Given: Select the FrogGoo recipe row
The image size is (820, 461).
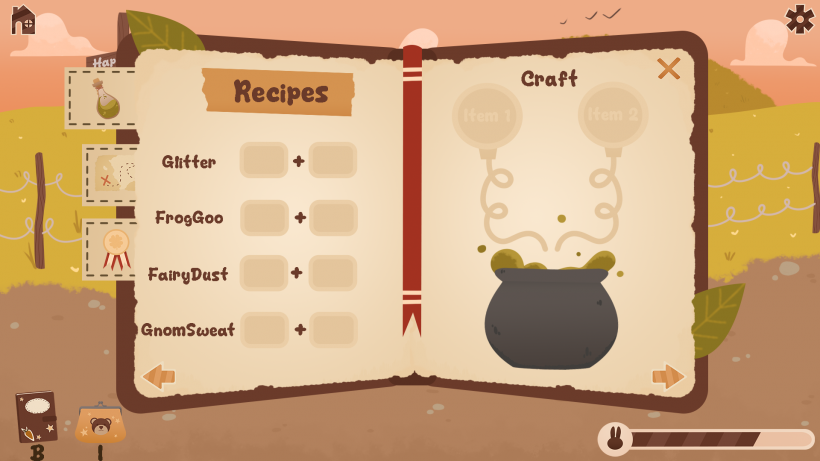Looking at the screenshot, I should pos(189,218).
